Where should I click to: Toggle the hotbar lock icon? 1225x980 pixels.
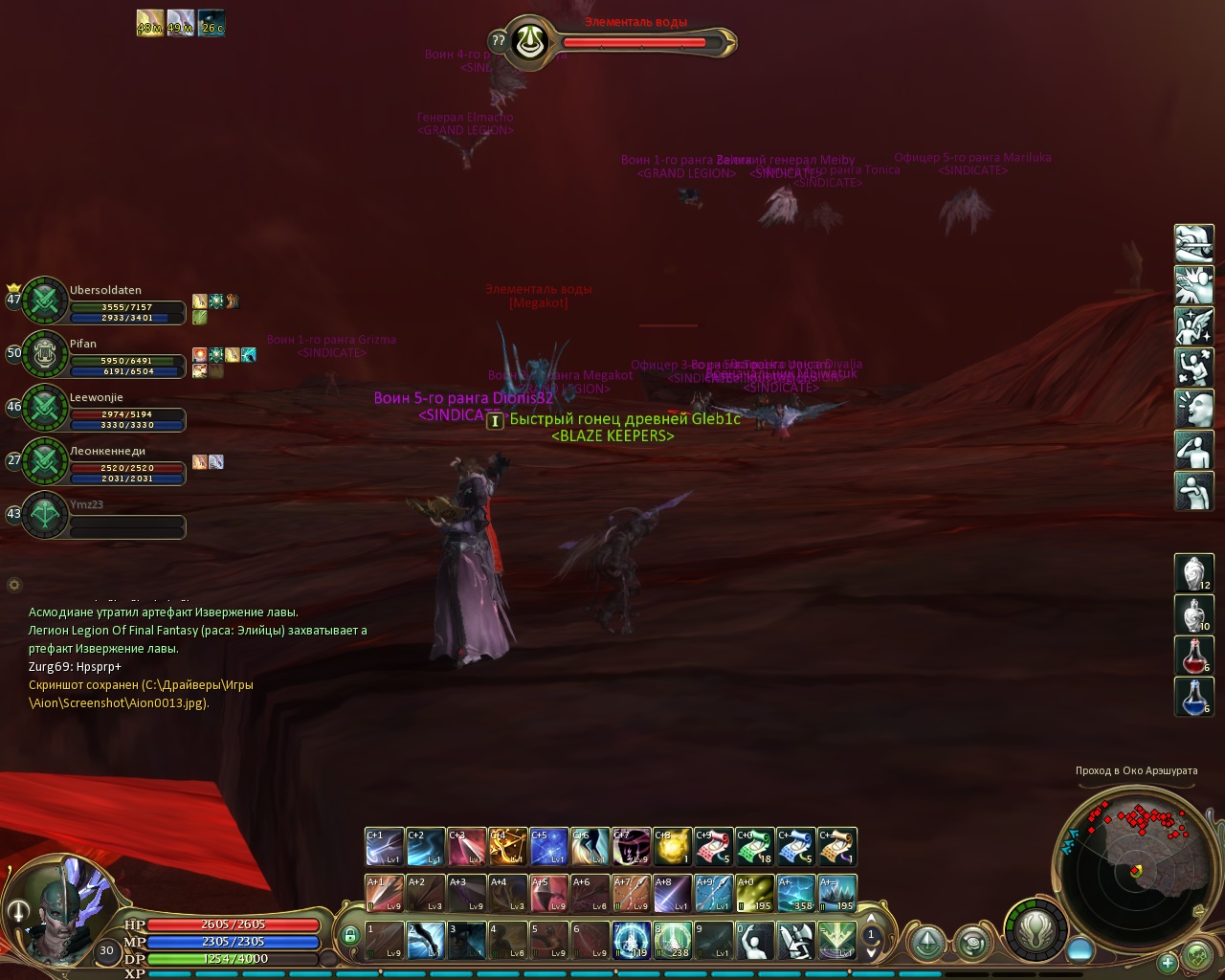coord(350,935)
